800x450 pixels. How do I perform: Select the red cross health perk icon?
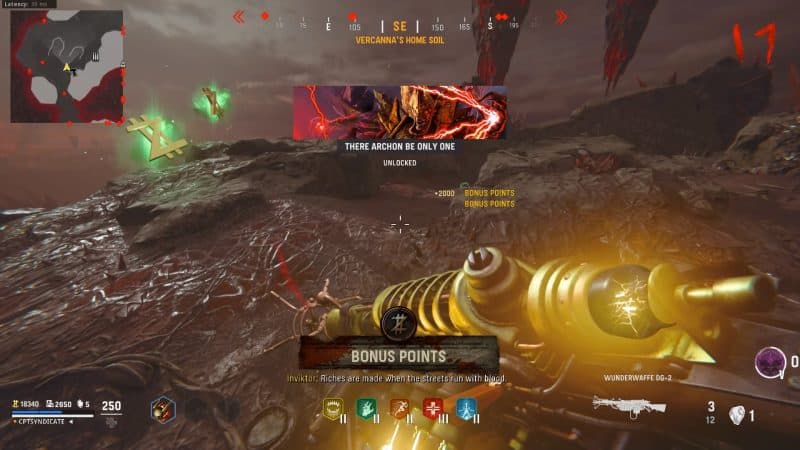point(433,408)
